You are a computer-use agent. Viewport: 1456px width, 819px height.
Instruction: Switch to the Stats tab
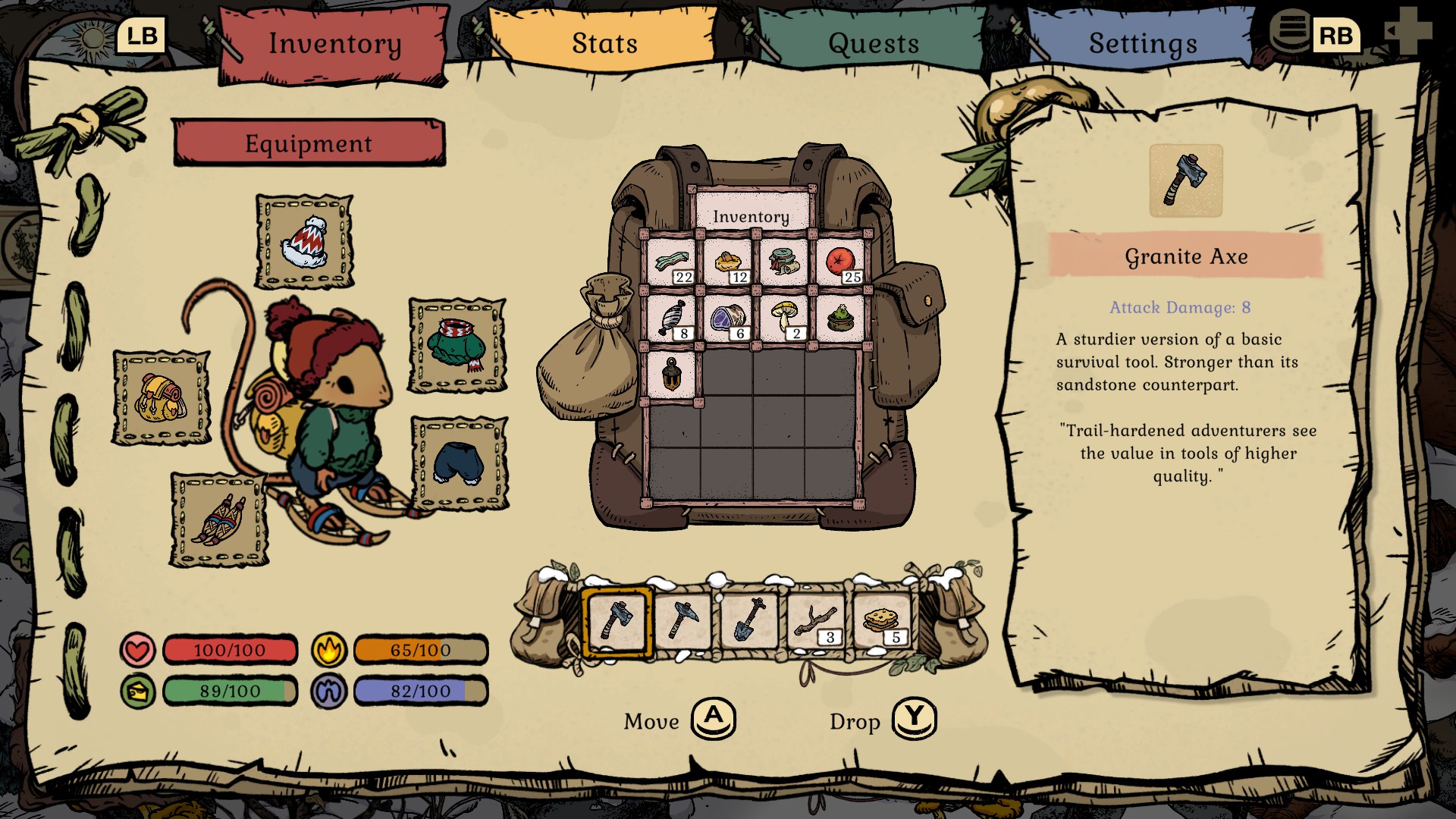point(604,43)
